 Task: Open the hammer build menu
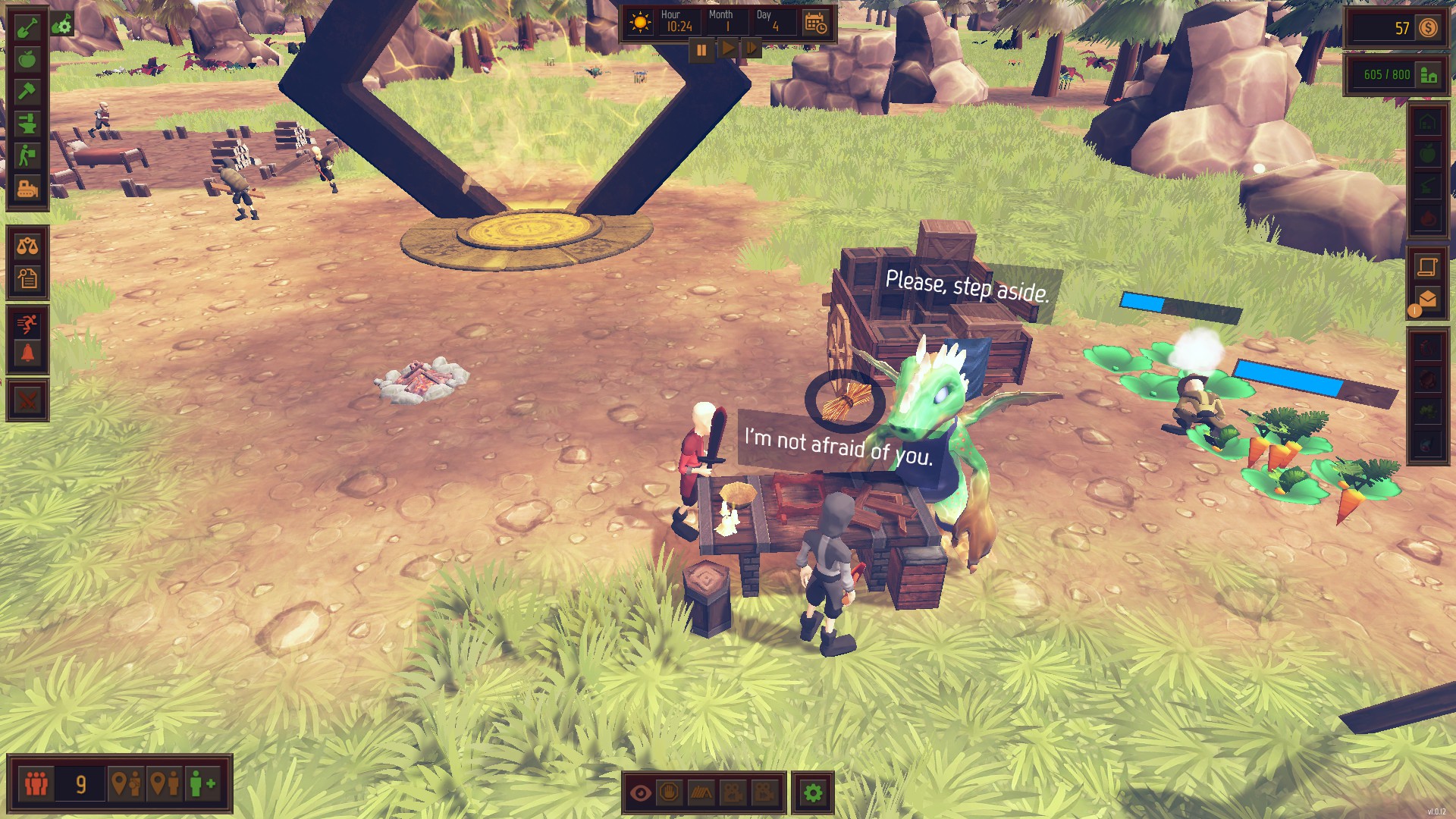coord(27,91)
